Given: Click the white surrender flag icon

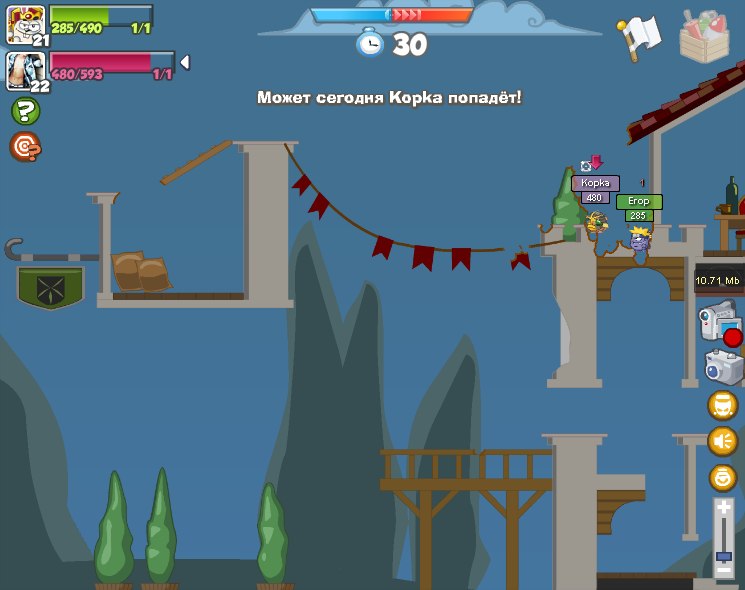Looking at the screenshot, I should click(636, 36).
